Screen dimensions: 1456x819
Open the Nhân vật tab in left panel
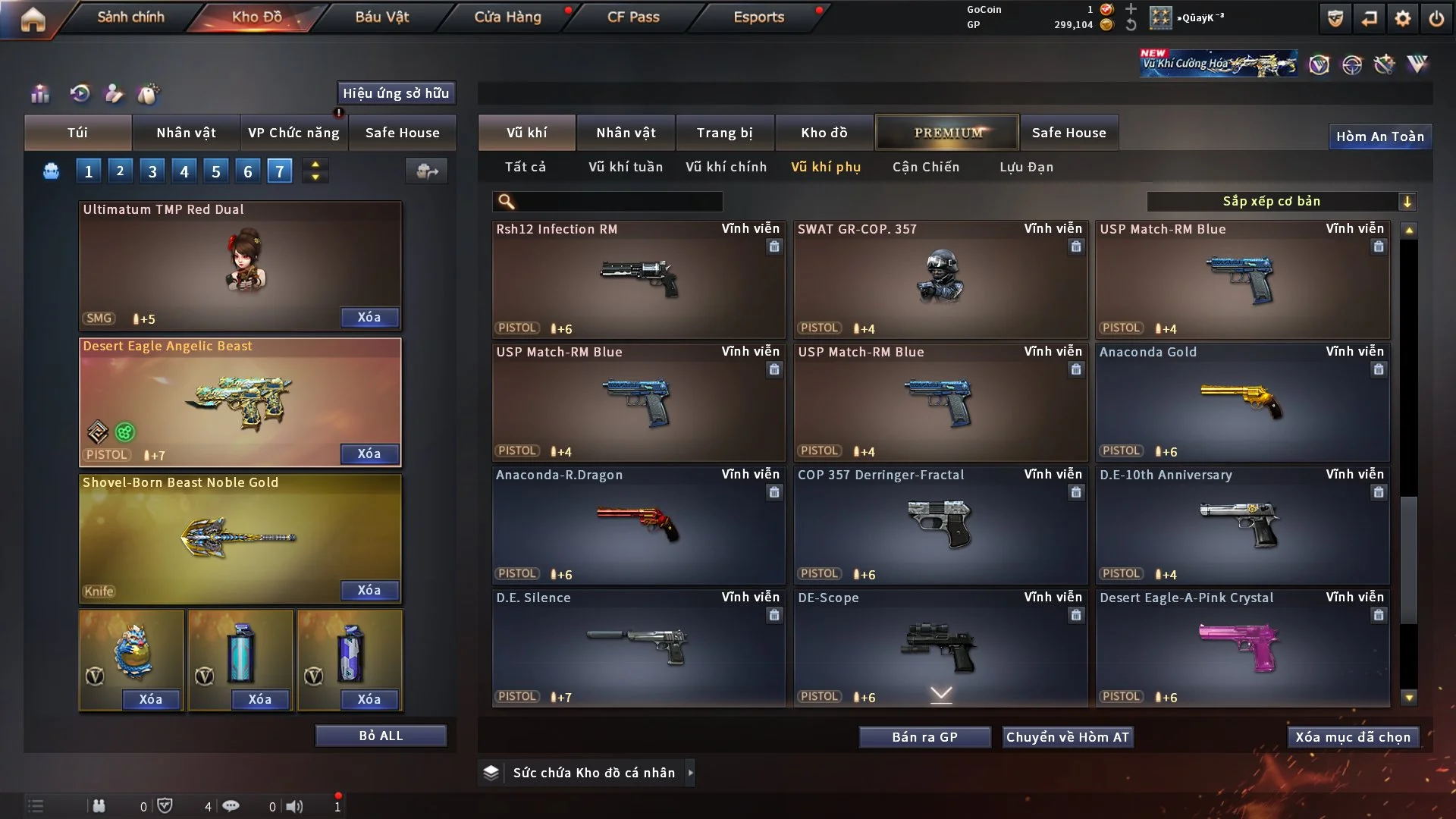(186, 133)
